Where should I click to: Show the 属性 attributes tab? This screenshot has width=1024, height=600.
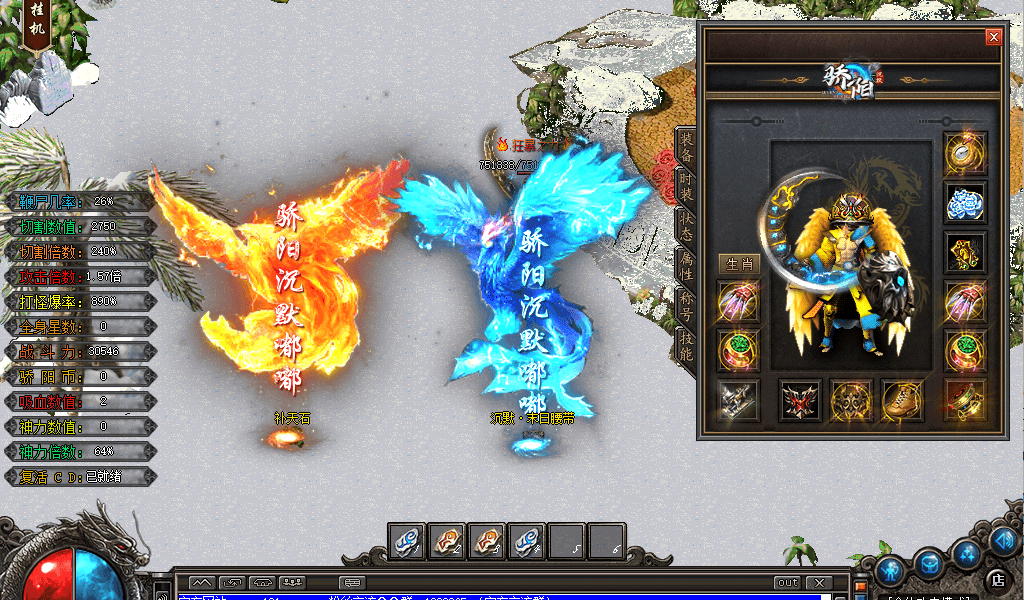(x=686, y=266)
